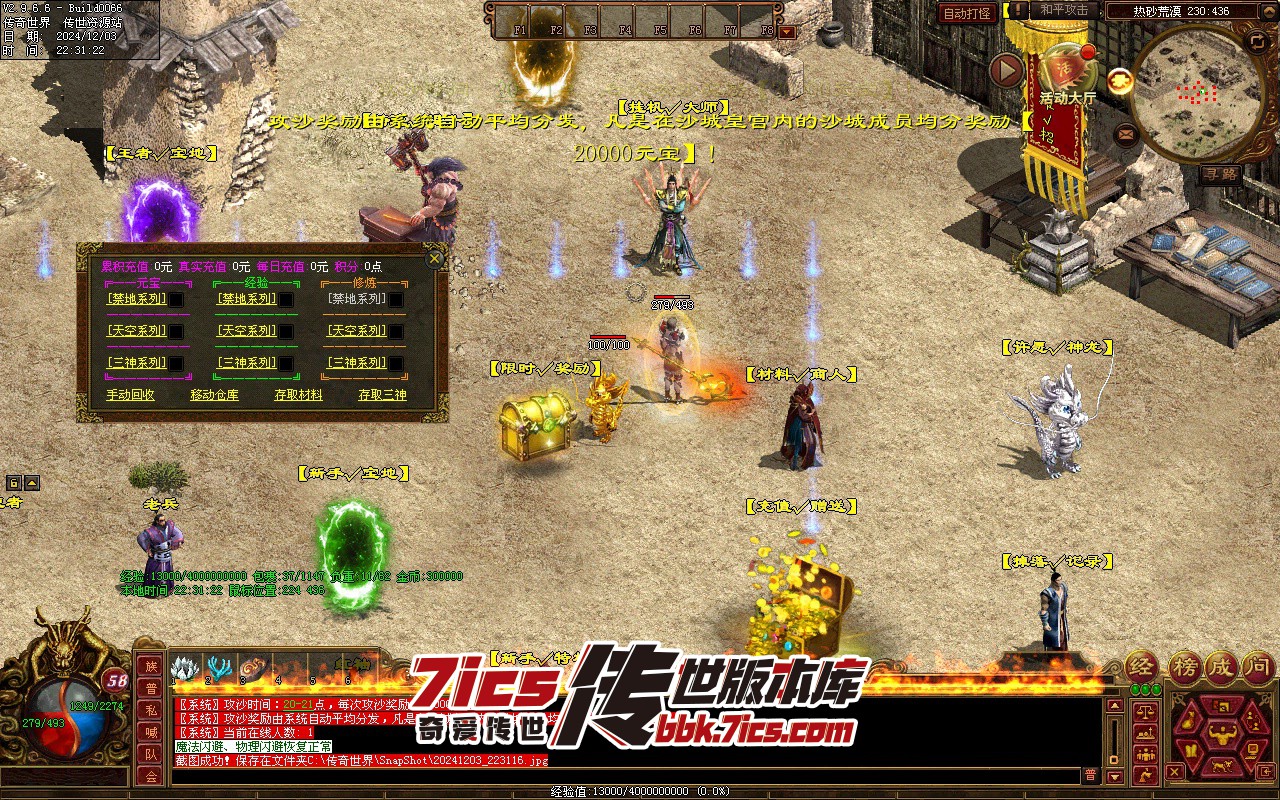Tick the 禁地系列 checkbox under 元宝
1280x800 pixels.
(176, 299)
